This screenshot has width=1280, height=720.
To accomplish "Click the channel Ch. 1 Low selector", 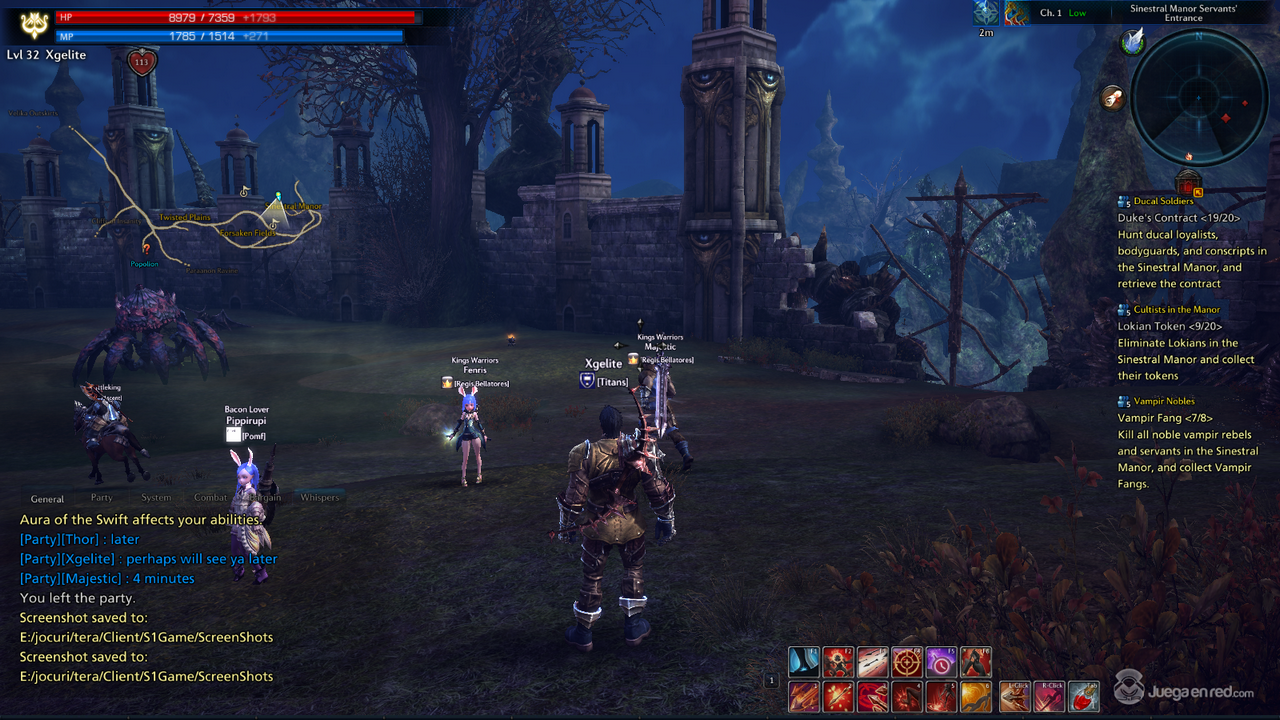I will pos(1063,13).
